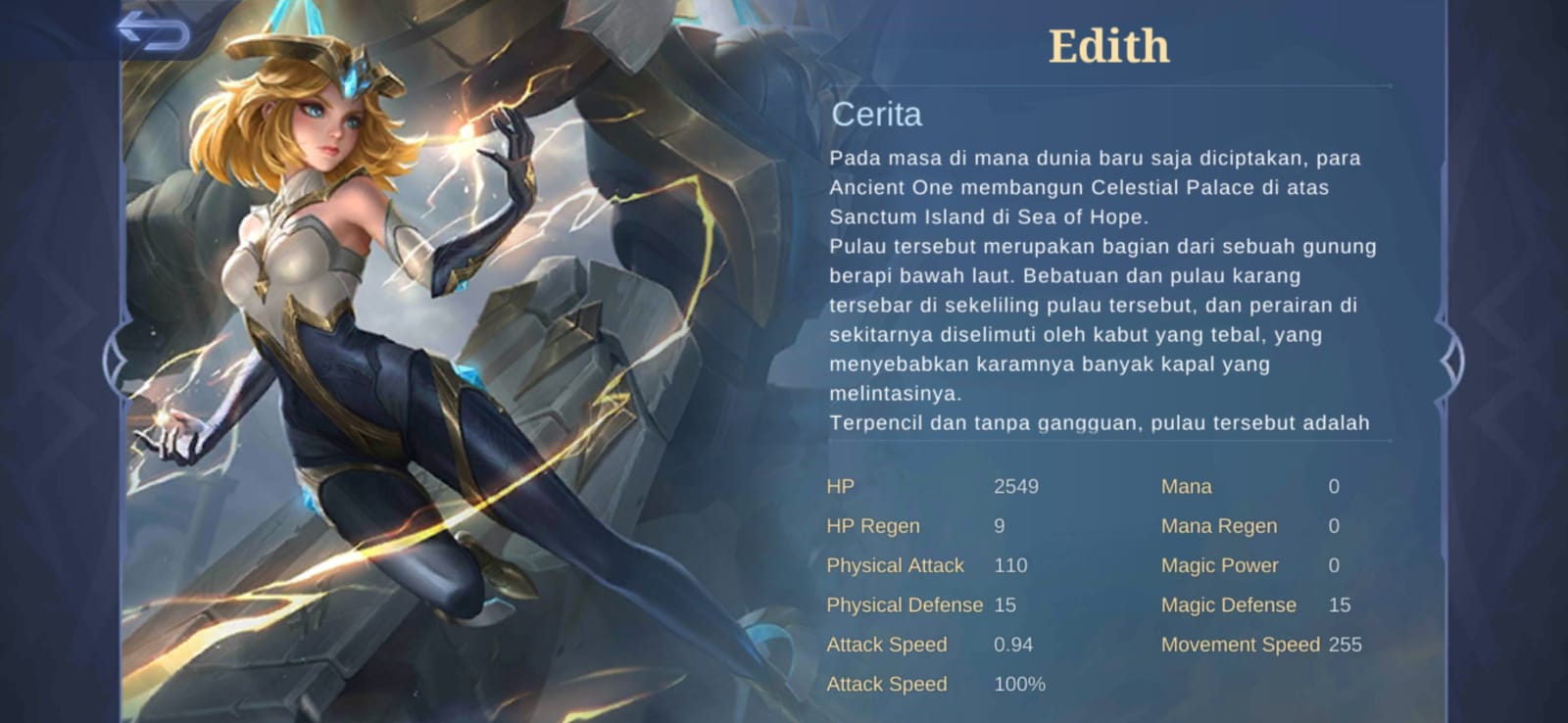Toggle the HP Regen stat display
This screenshot has height=723, width=1568.
[x=872, y=526]
